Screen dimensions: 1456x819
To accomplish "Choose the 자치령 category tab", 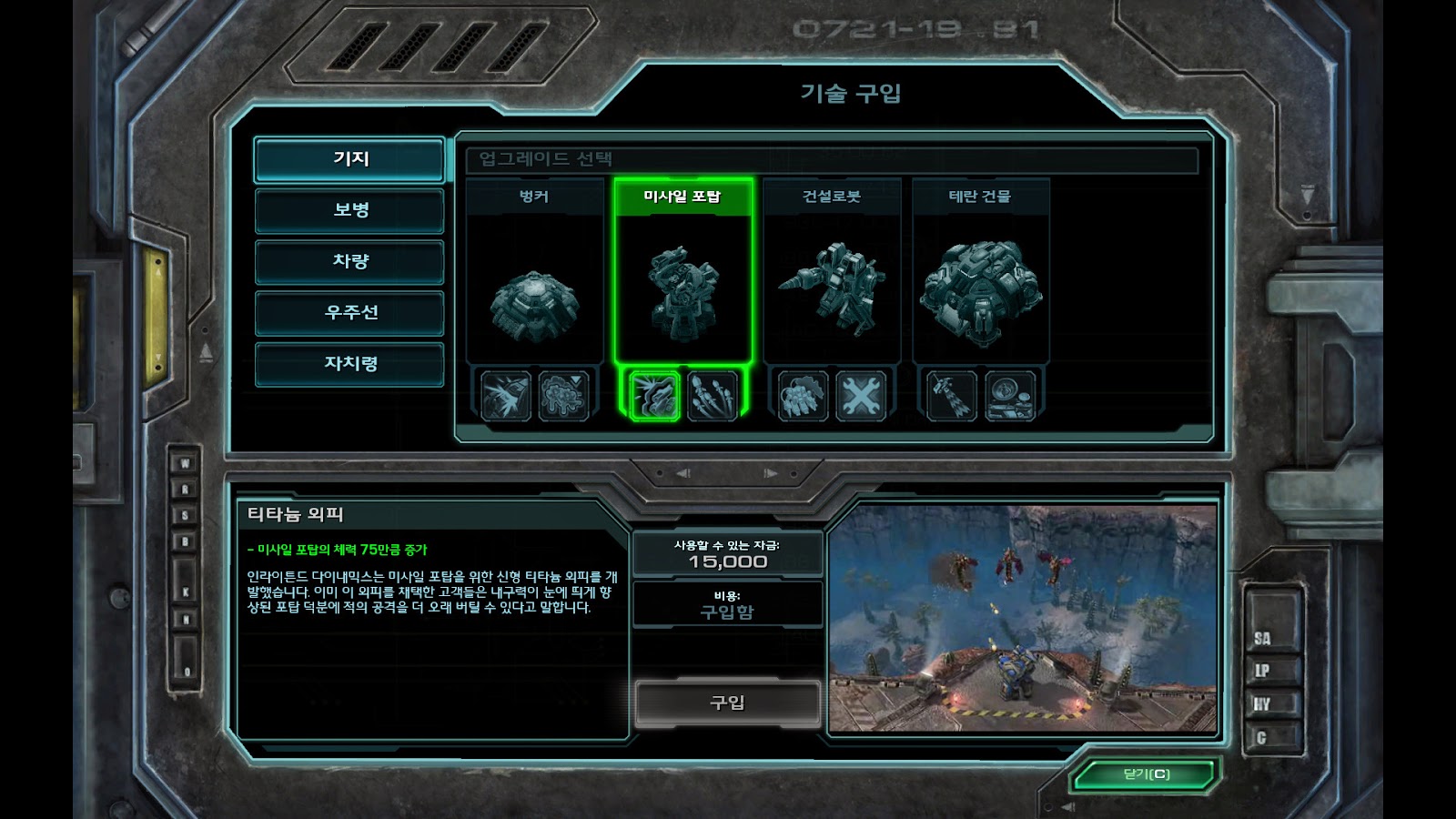I will [350, 363].
